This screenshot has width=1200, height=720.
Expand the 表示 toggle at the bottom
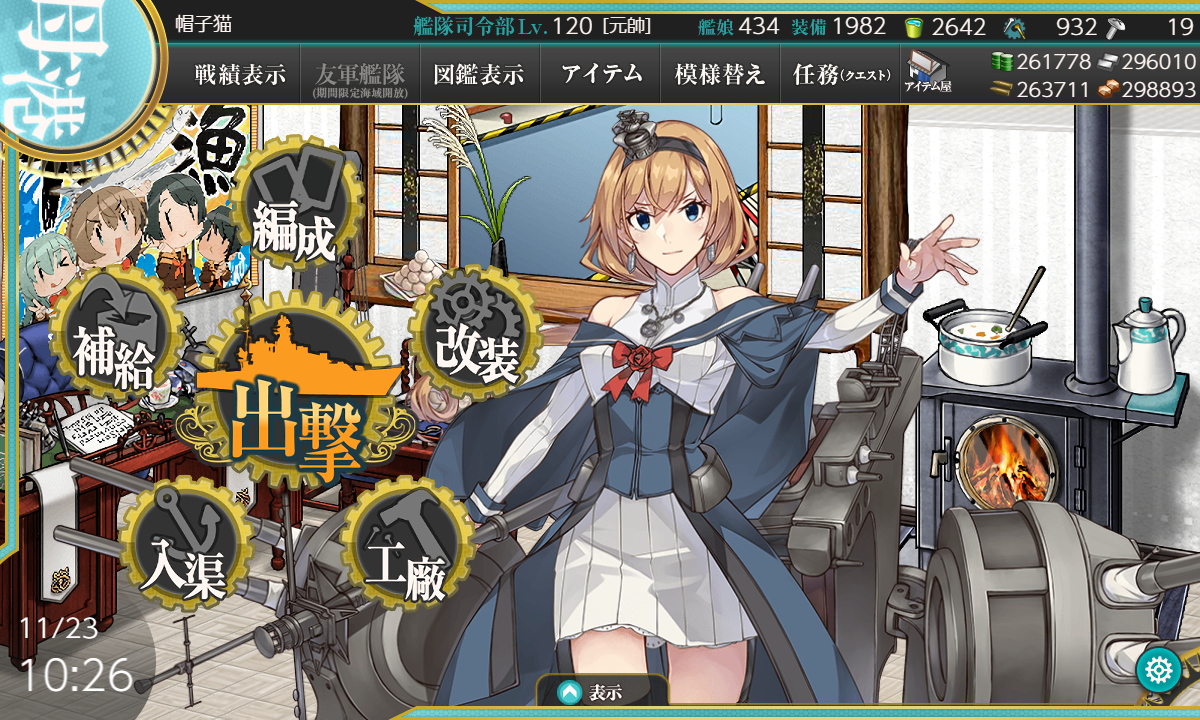(x=602, y=691)
